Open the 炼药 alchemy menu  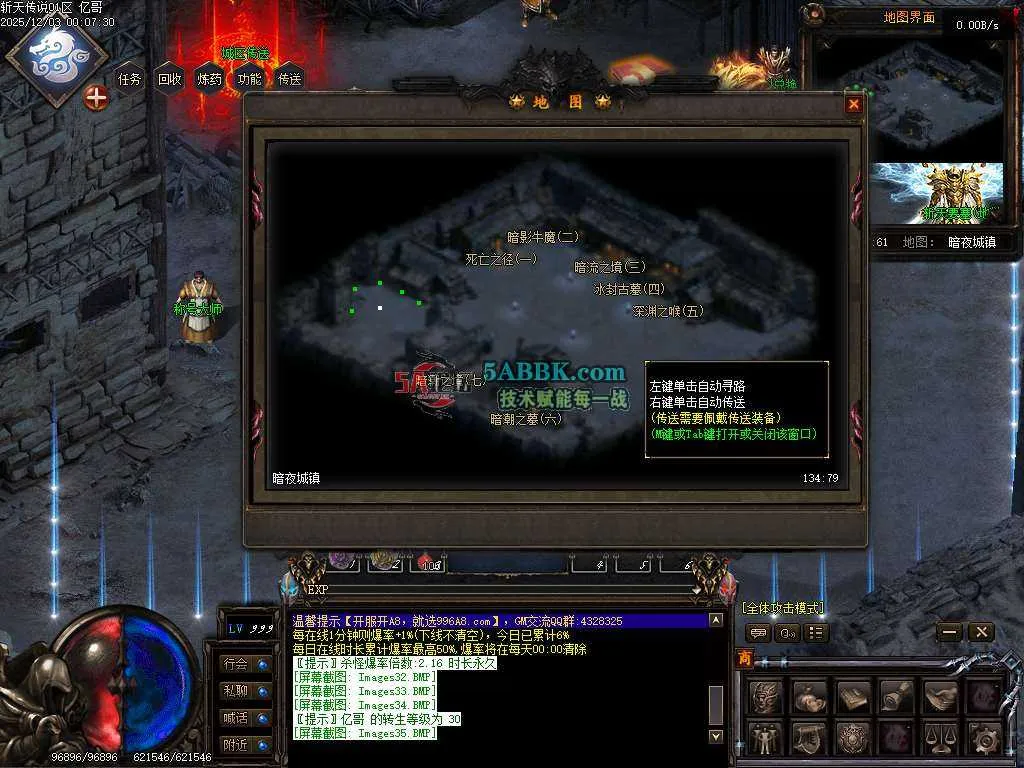coord(210,79)
